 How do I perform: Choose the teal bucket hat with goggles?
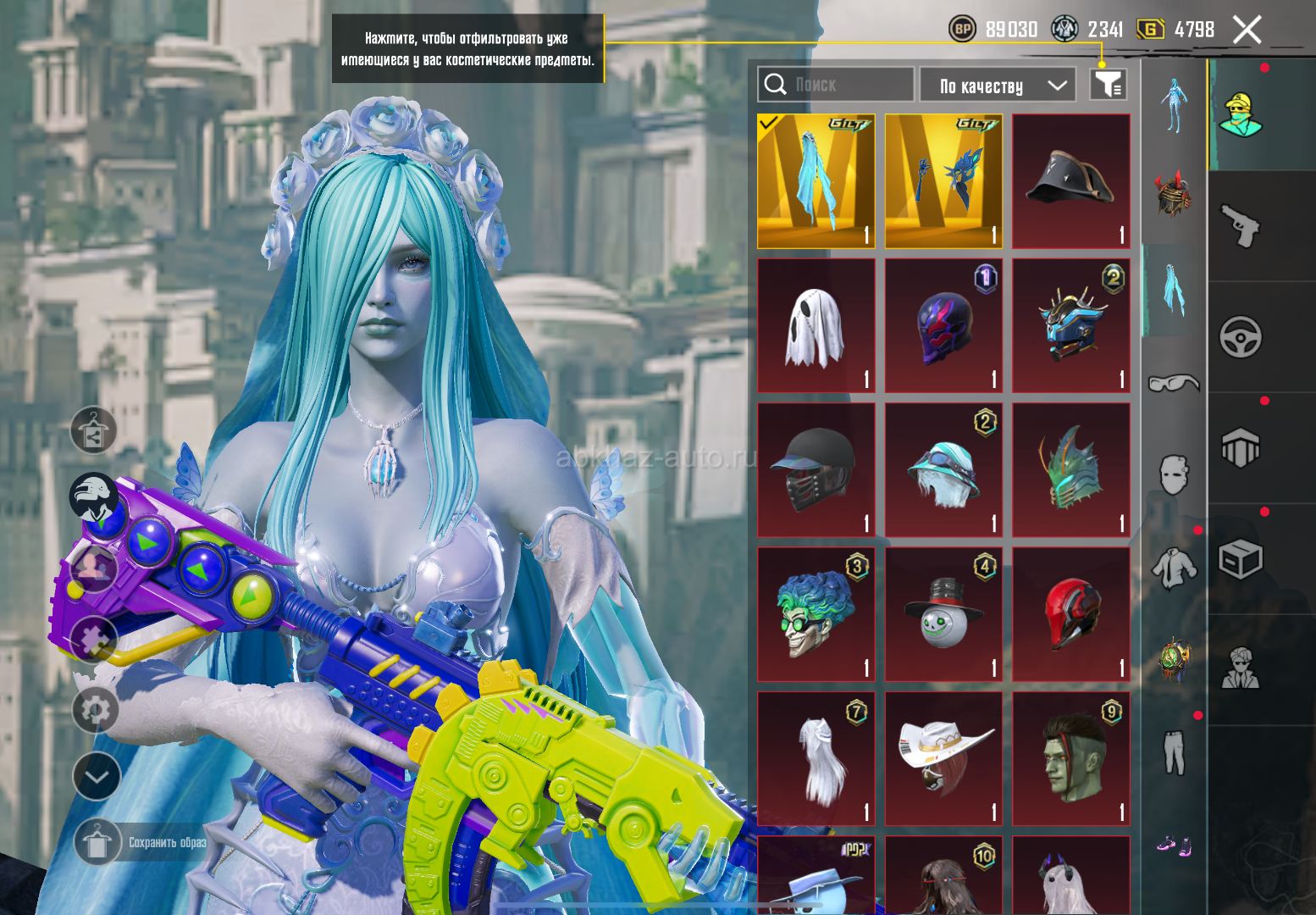(943, 470)
